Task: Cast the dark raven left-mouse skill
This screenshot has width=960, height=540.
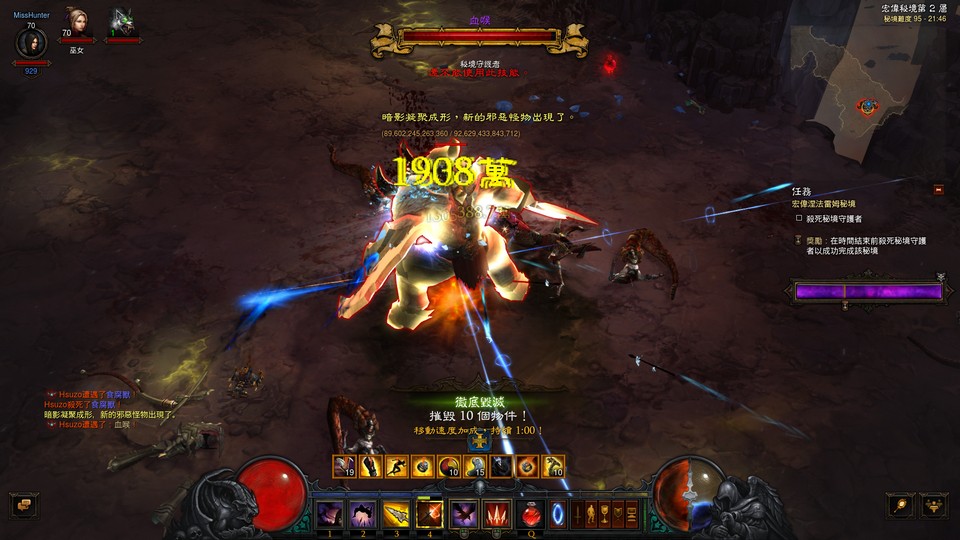Action: pyautogui.click(x=464, y=515)
